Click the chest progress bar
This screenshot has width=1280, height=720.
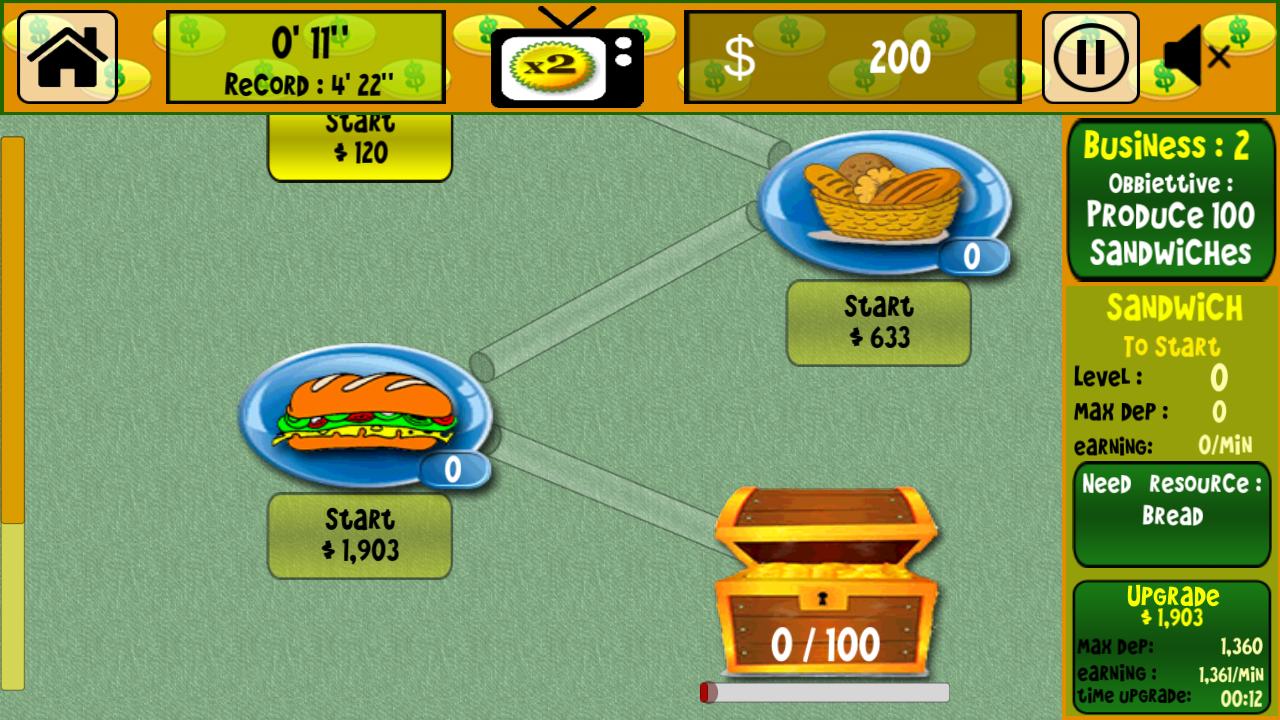pos(825,690)
